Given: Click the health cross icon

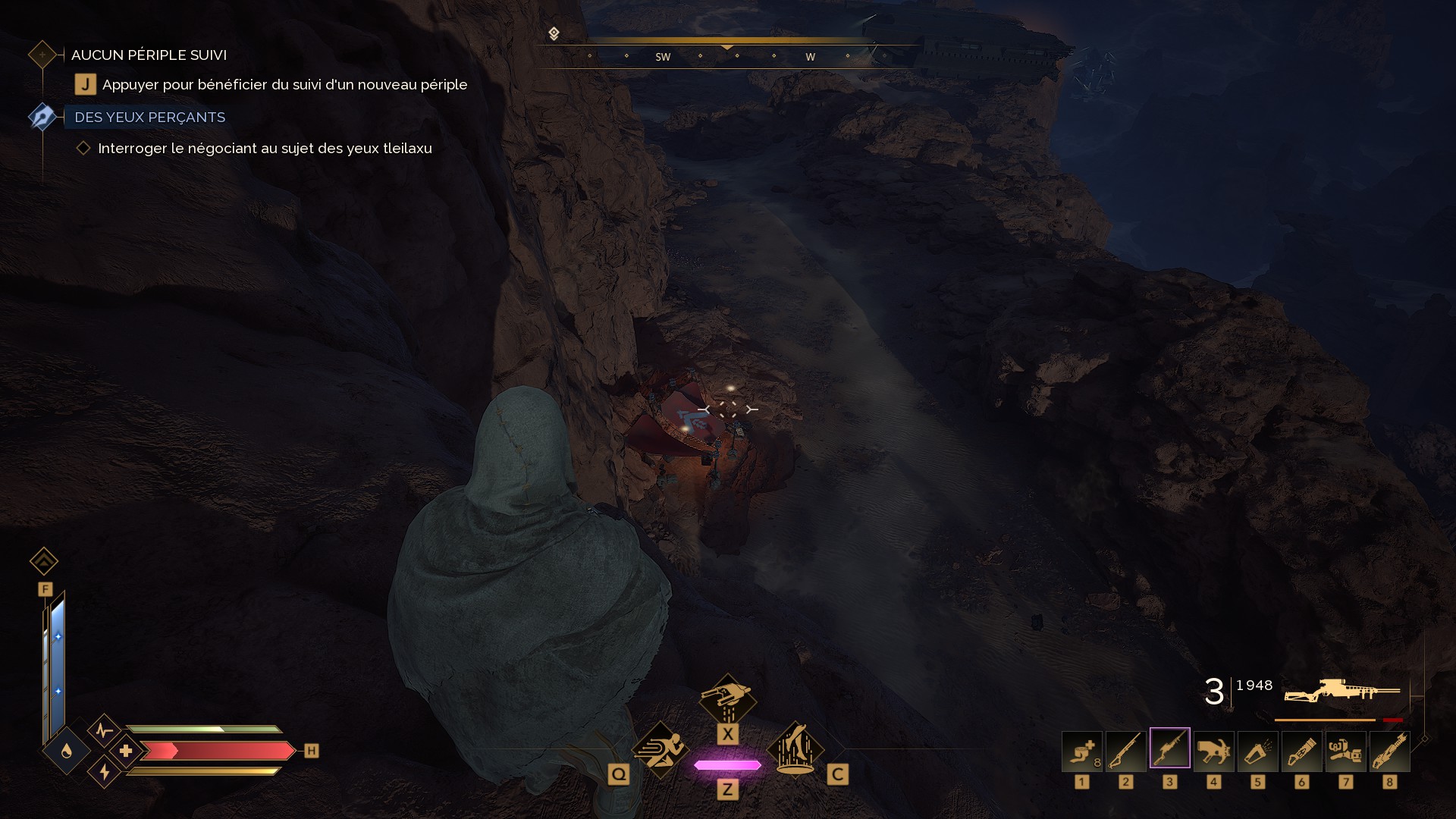Looking at the screenshot, I should [126, 751].
